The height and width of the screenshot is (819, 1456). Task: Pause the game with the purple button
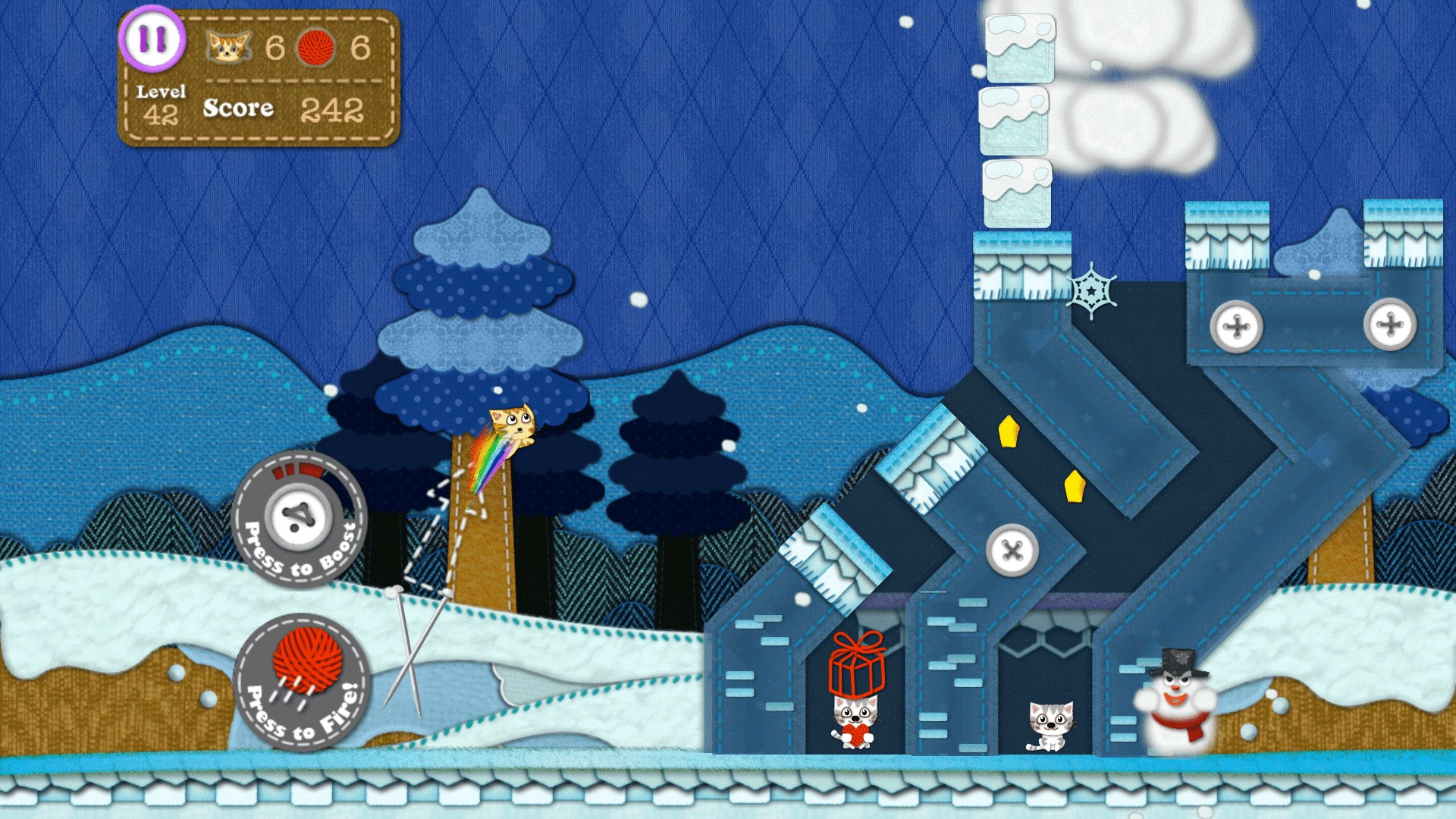click(152, 39)
